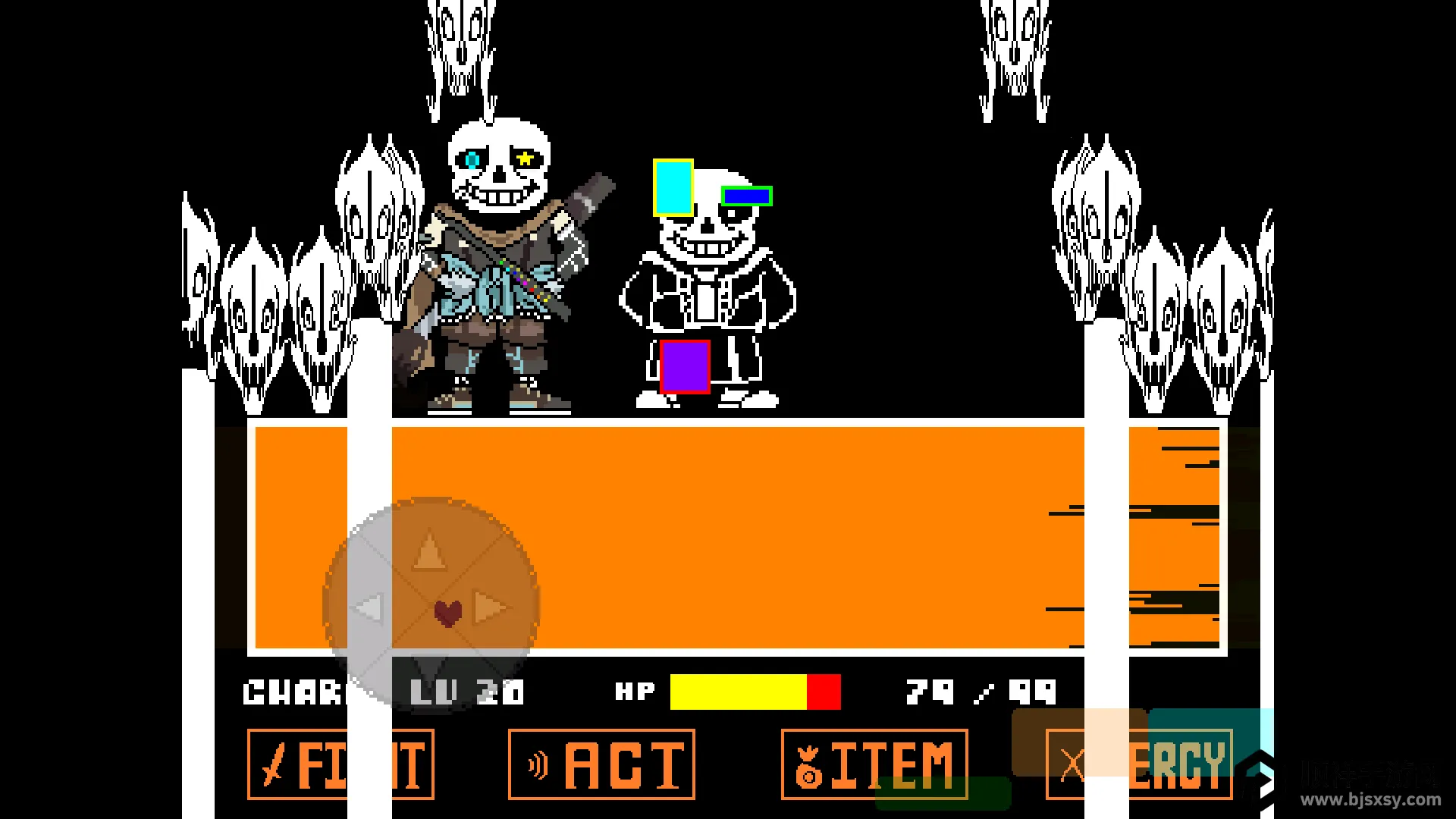Choose the ACT command button

click(x=601, y=764)
